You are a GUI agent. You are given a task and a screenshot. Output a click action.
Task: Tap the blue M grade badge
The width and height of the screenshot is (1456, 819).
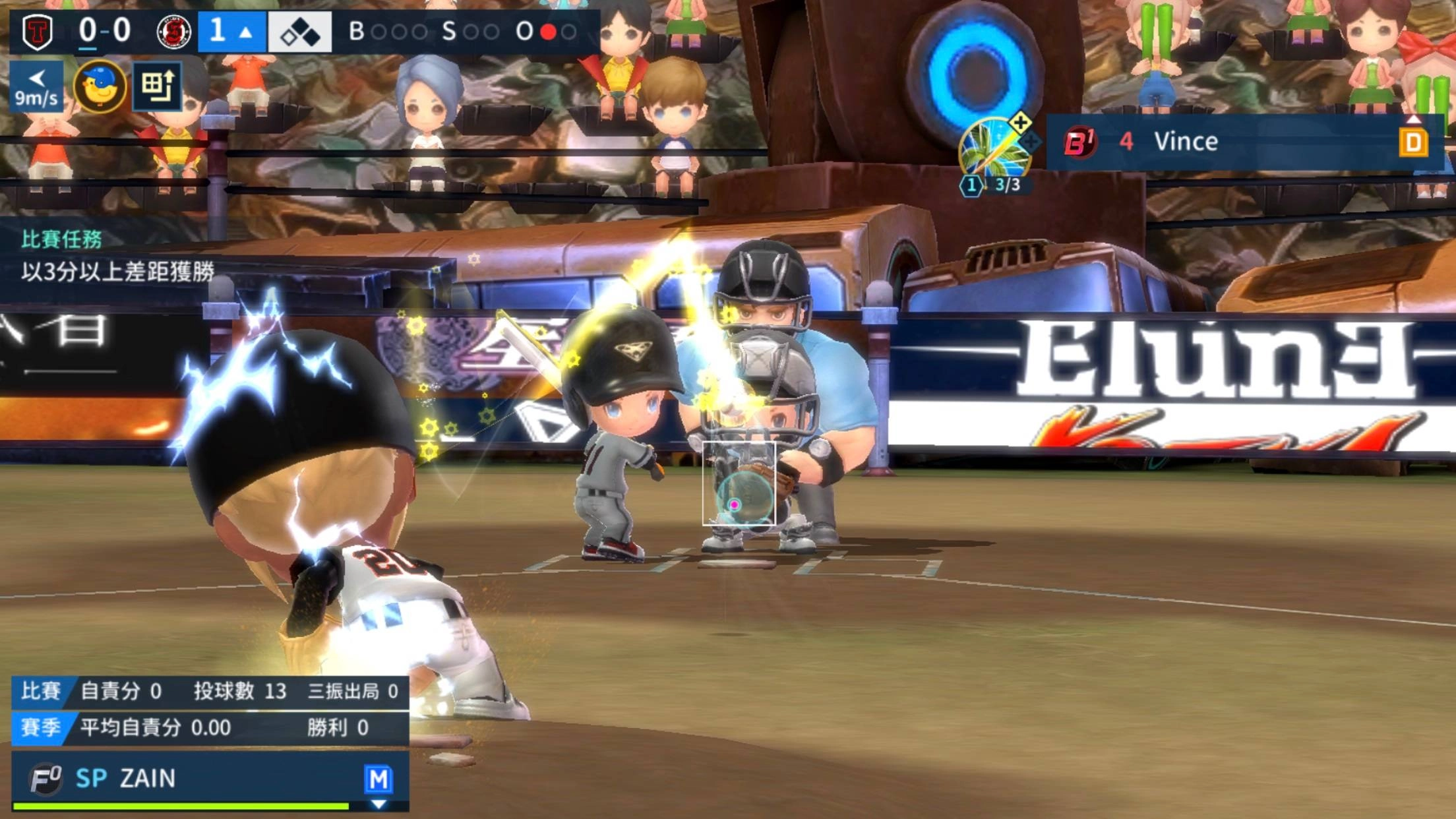[379, 779]
